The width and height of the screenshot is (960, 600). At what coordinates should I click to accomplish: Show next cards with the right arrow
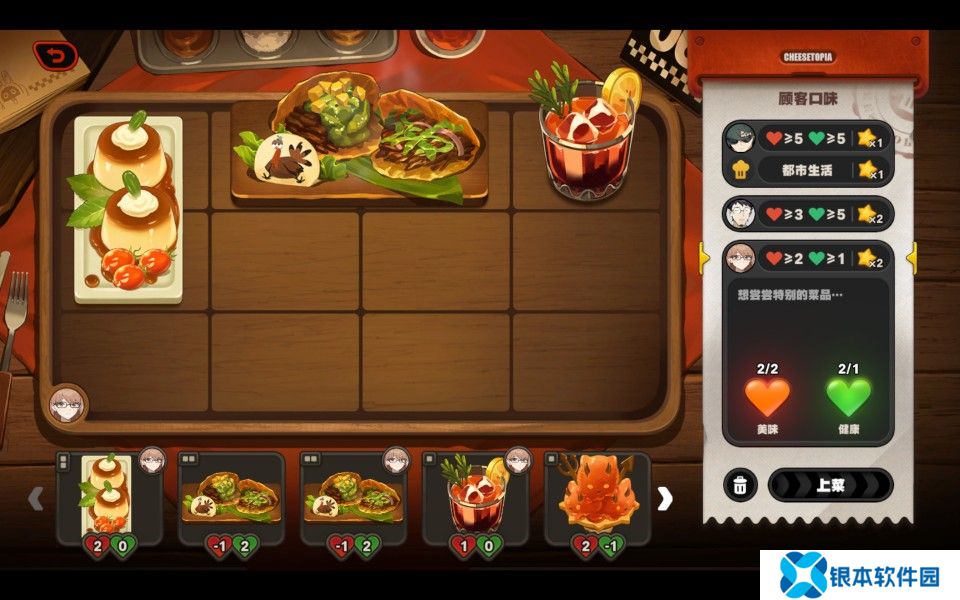pyautogui.click(x=664, y=498)
